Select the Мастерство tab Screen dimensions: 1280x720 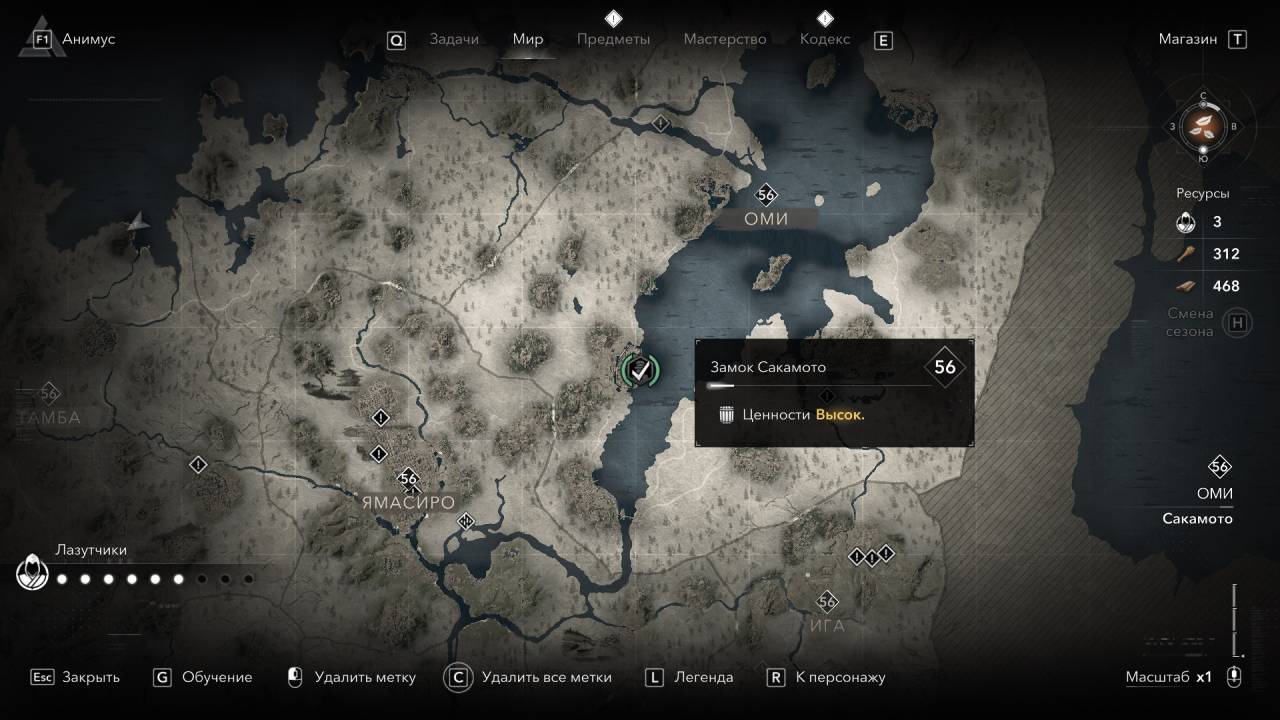click(725, 39)
